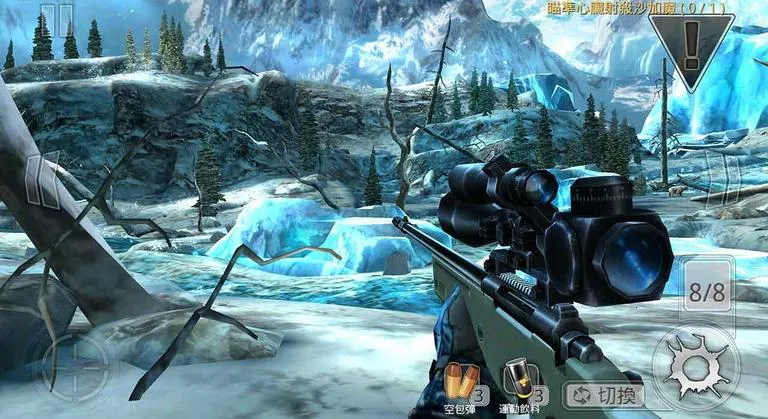This screenshot has width=768, height=419.
Task: Pause the game with the top-left button
Action: point(57,20)
